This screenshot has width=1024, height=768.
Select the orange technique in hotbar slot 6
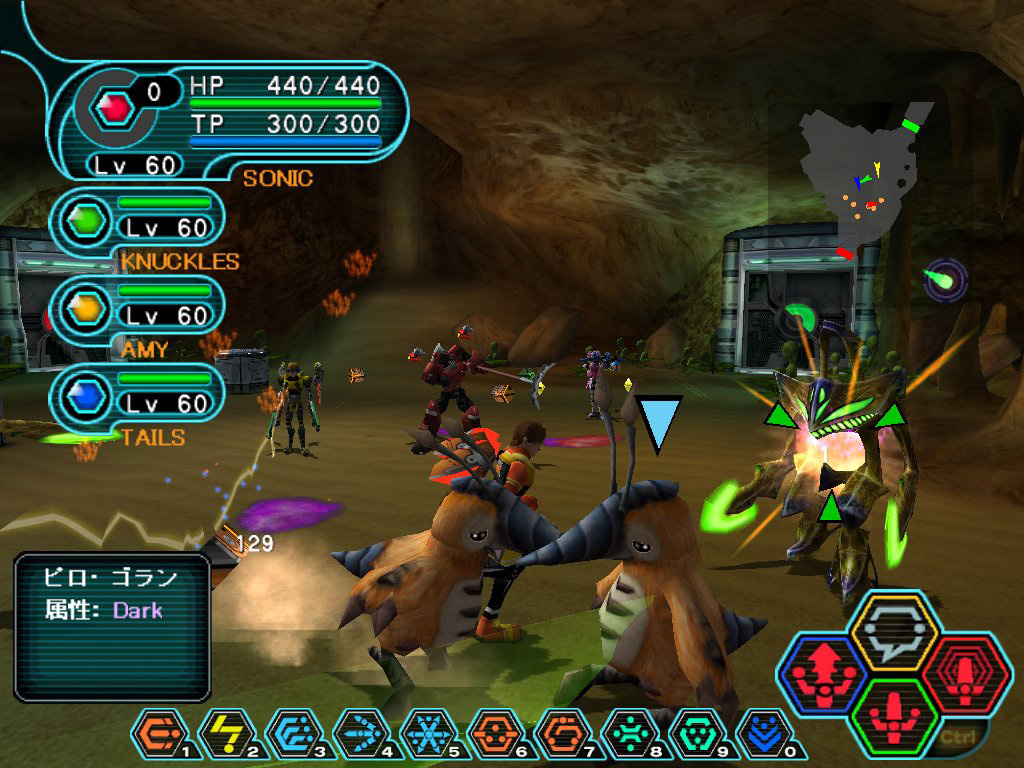(495, 737)
